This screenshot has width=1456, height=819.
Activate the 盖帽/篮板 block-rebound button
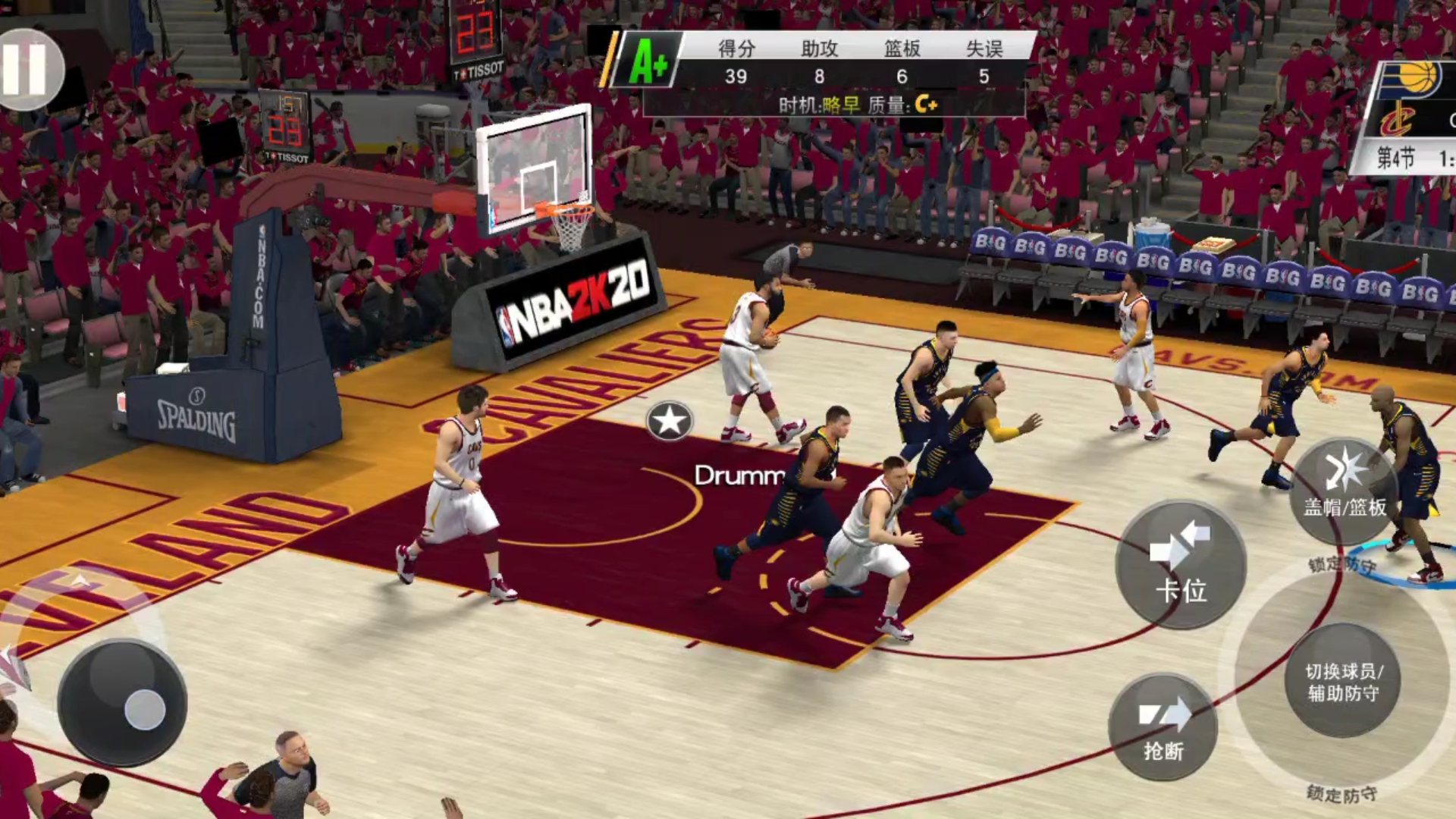[x=1345, y=489]
